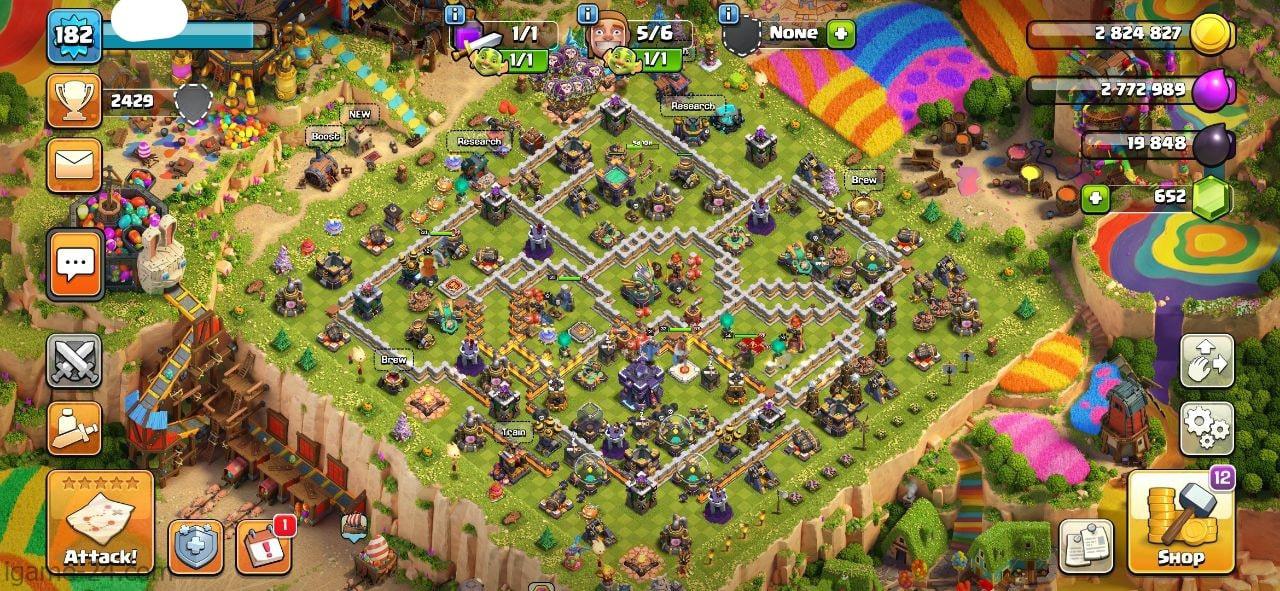Open the village layout editor
Image resolution: width=1280 pixels, height=591 pixels.
(1206, 361)
